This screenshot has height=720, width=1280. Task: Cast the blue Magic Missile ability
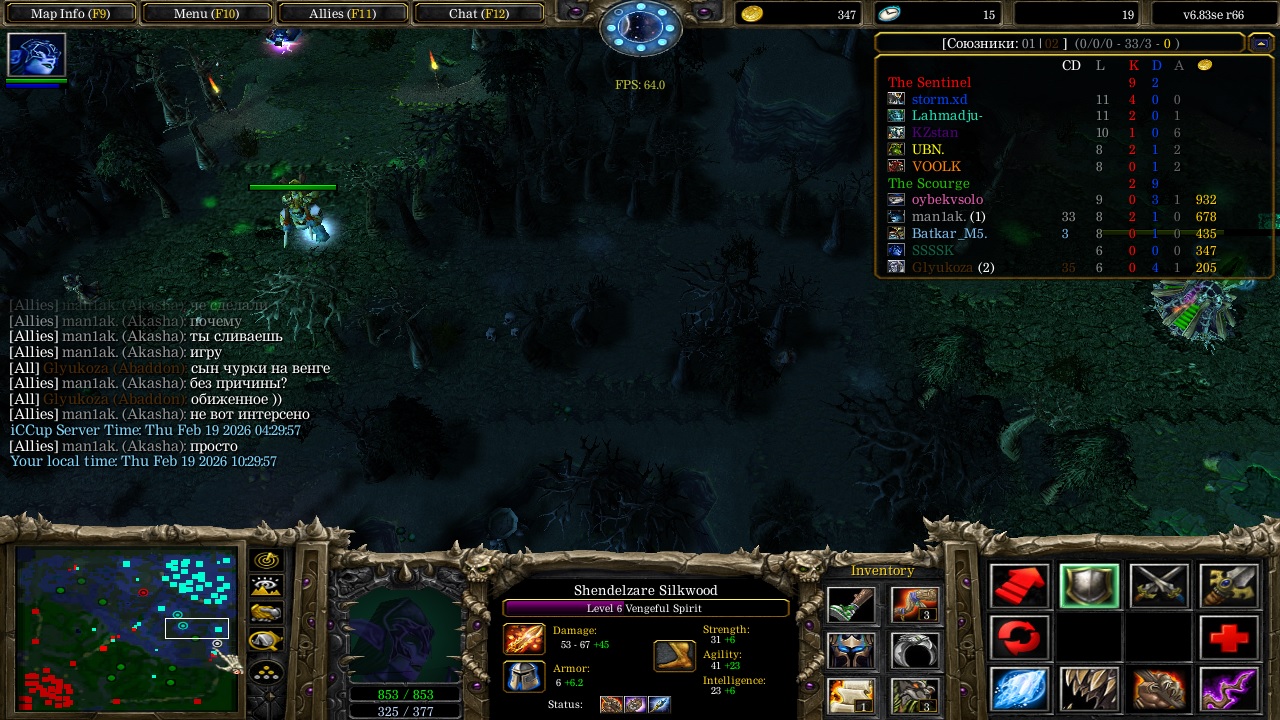(x=1019, y=689)
